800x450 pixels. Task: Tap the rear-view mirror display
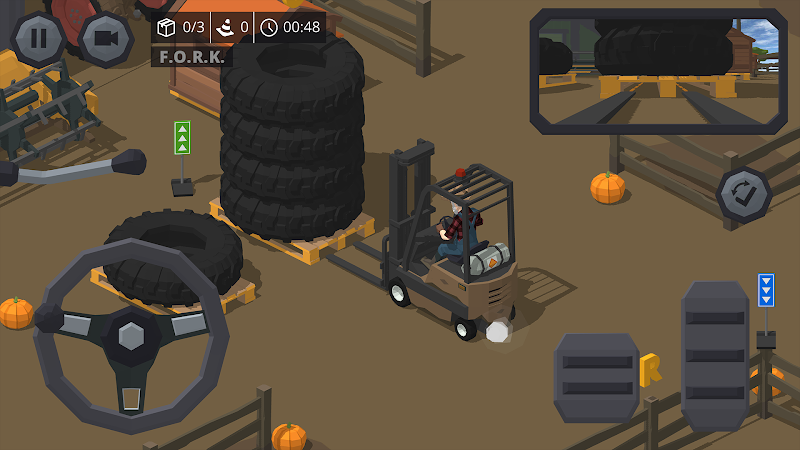click(x=658, y=71)
